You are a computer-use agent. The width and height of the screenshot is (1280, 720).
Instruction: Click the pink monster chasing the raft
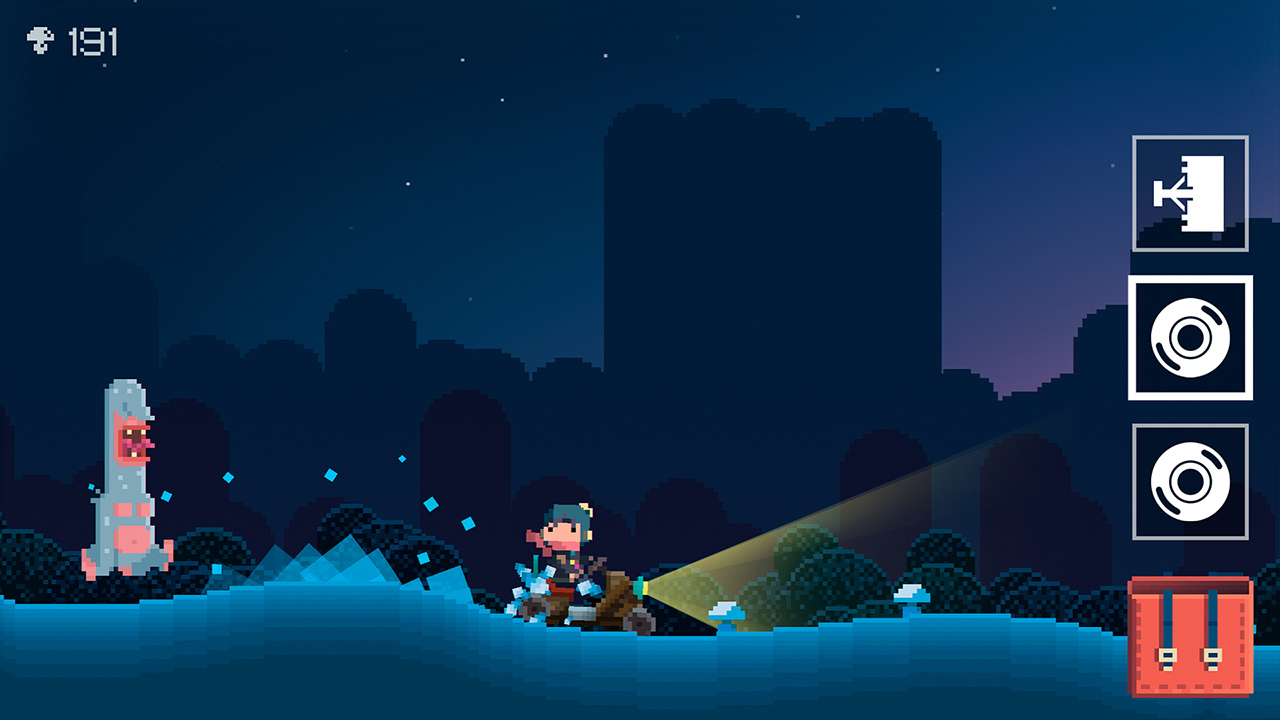pyautogui.click(x=122, y=480)
